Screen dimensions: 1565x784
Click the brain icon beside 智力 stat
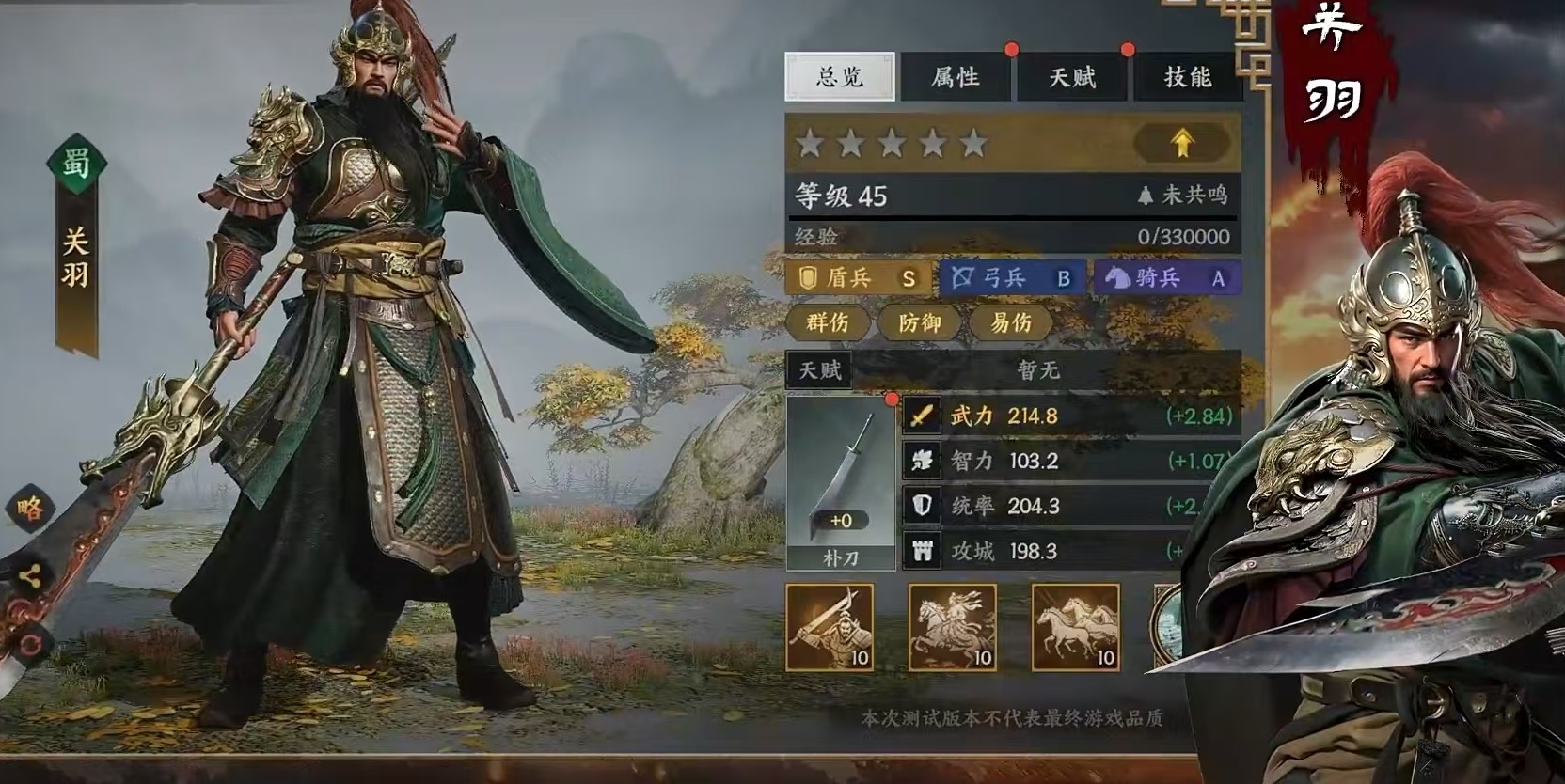pos(921,461)
